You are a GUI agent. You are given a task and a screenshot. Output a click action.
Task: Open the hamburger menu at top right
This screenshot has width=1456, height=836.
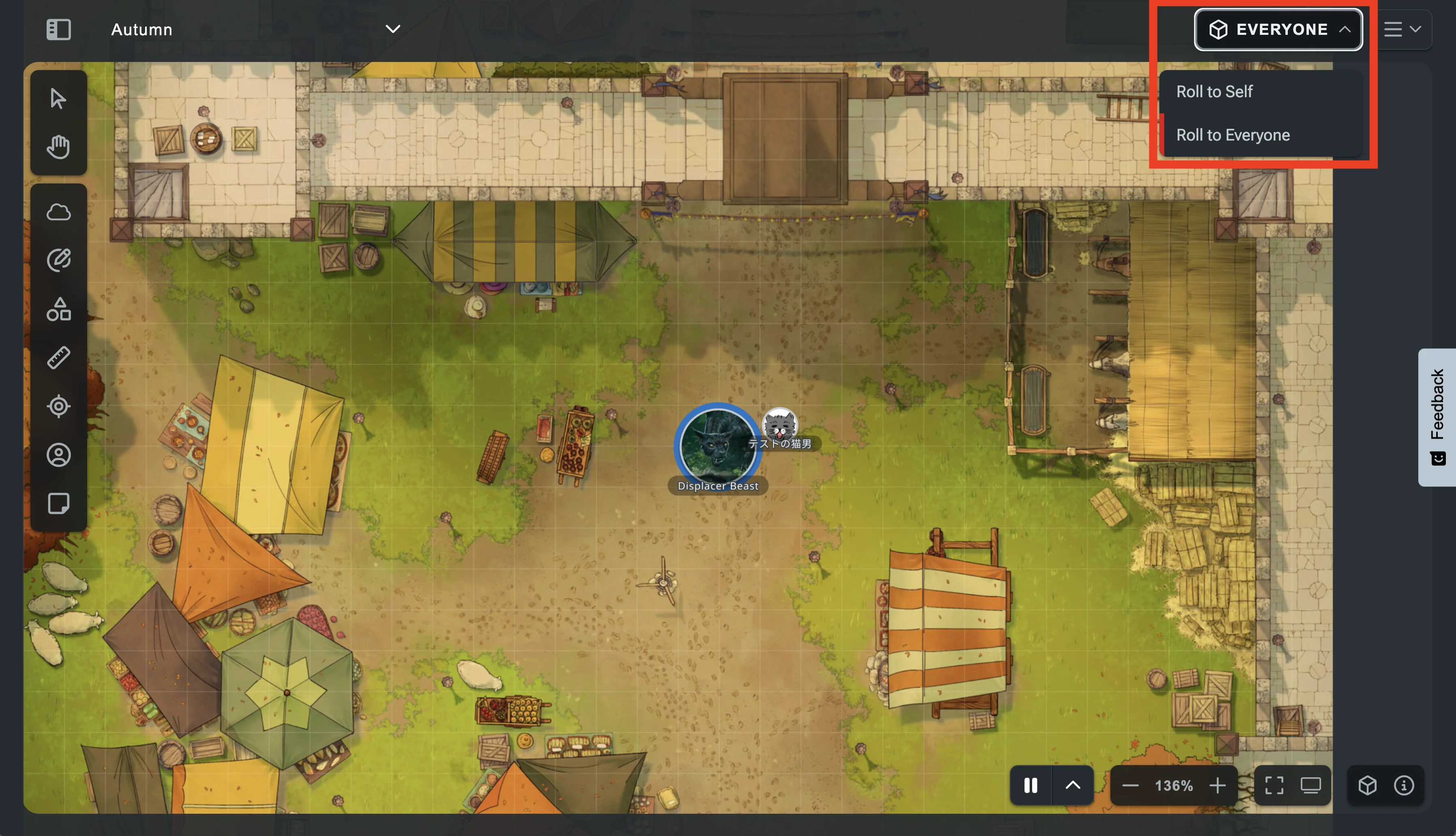click(x=1401, y=29)
